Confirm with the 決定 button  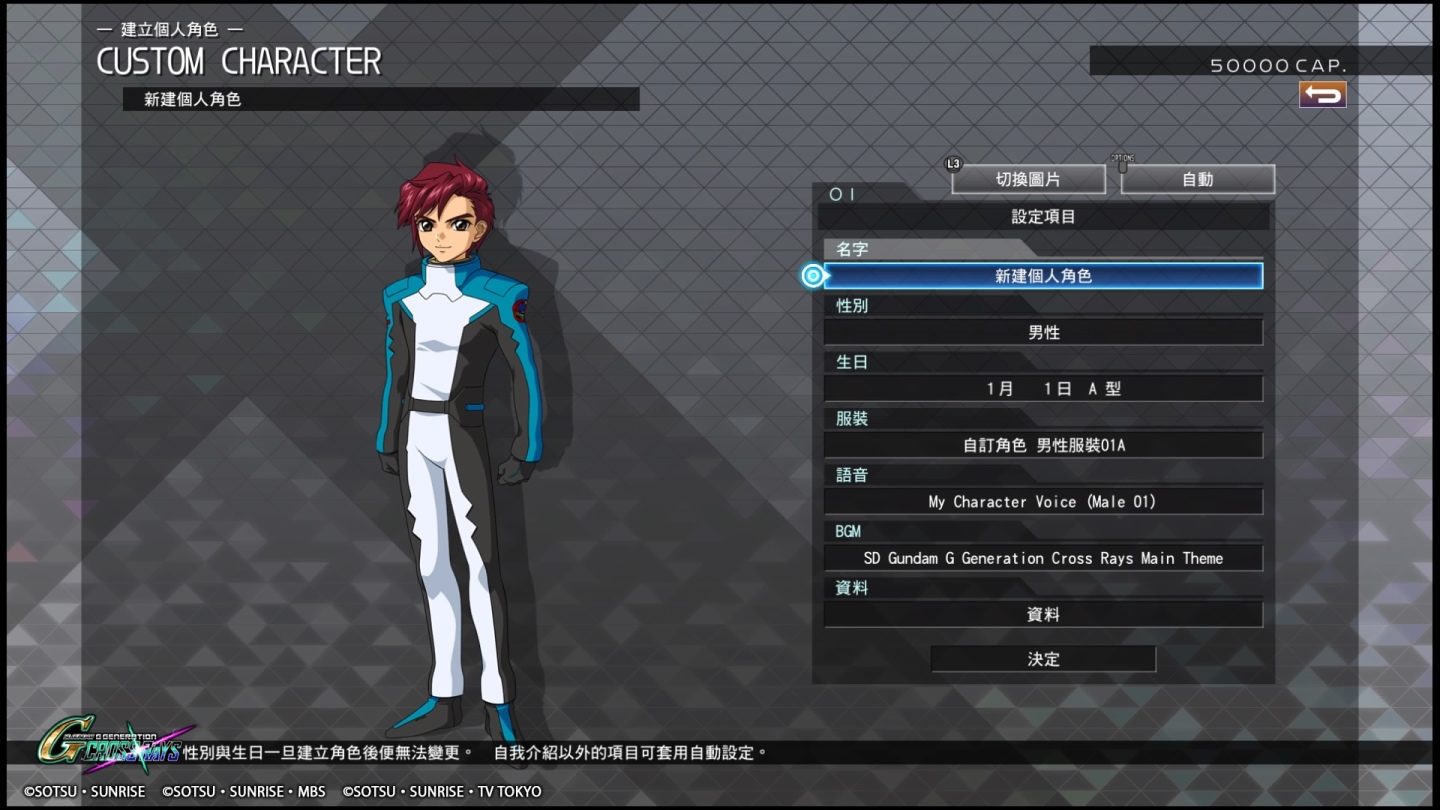tap(1043, 659)
